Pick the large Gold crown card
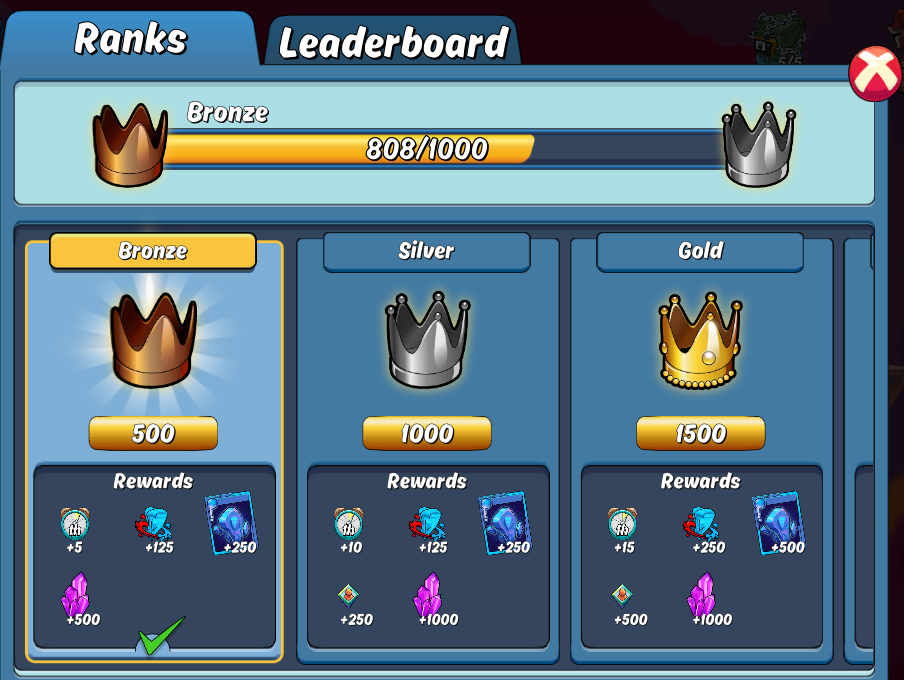 [700, 340]
